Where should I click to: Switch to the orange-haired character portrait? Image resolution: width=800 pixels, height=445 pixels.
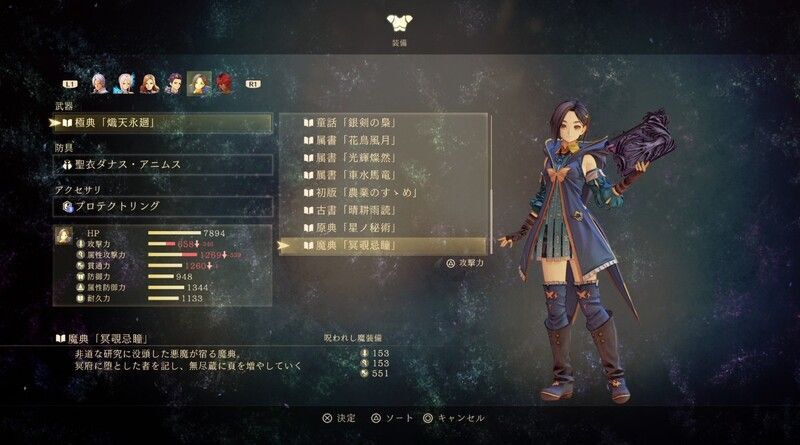[149, 83]
